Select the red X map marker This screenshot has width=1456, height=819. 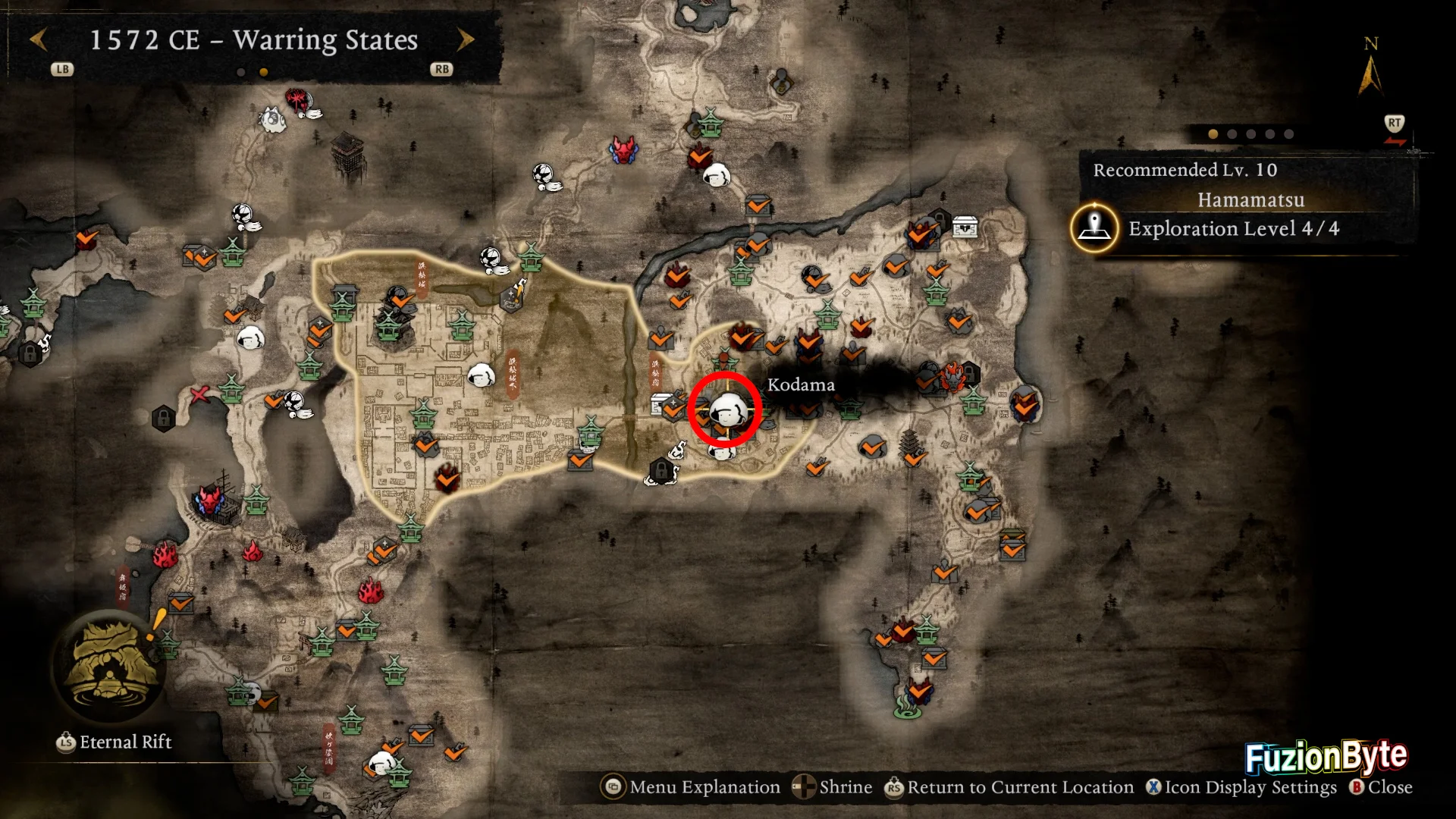[199, 394]
